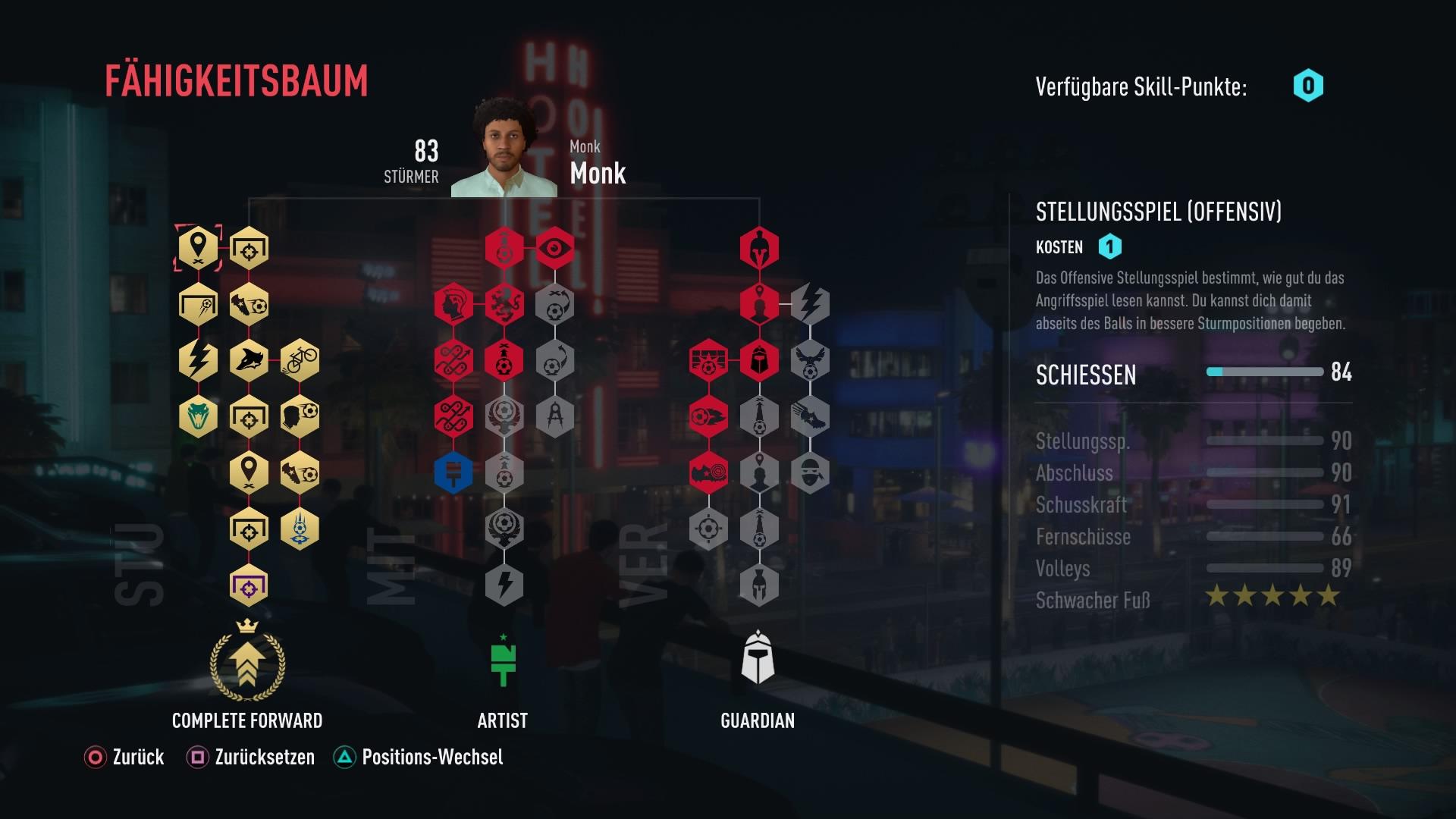
Task: Pick the red mohawk head skill
Action: (453, 305)
